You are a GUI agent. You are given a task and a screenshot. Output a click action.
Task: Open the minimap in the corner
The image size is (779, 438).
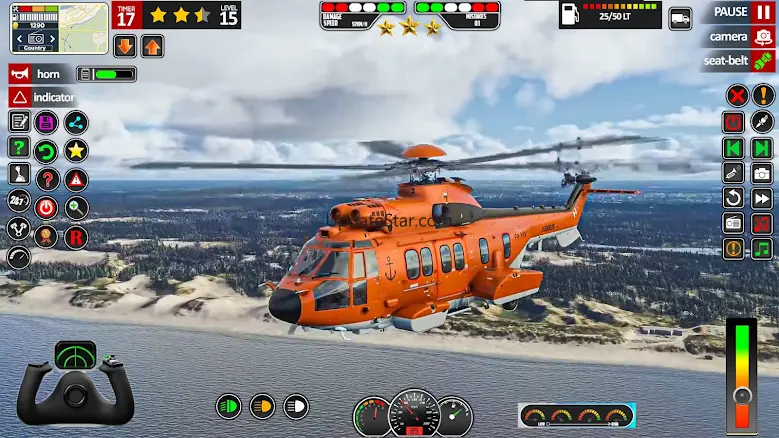(59, 28)
